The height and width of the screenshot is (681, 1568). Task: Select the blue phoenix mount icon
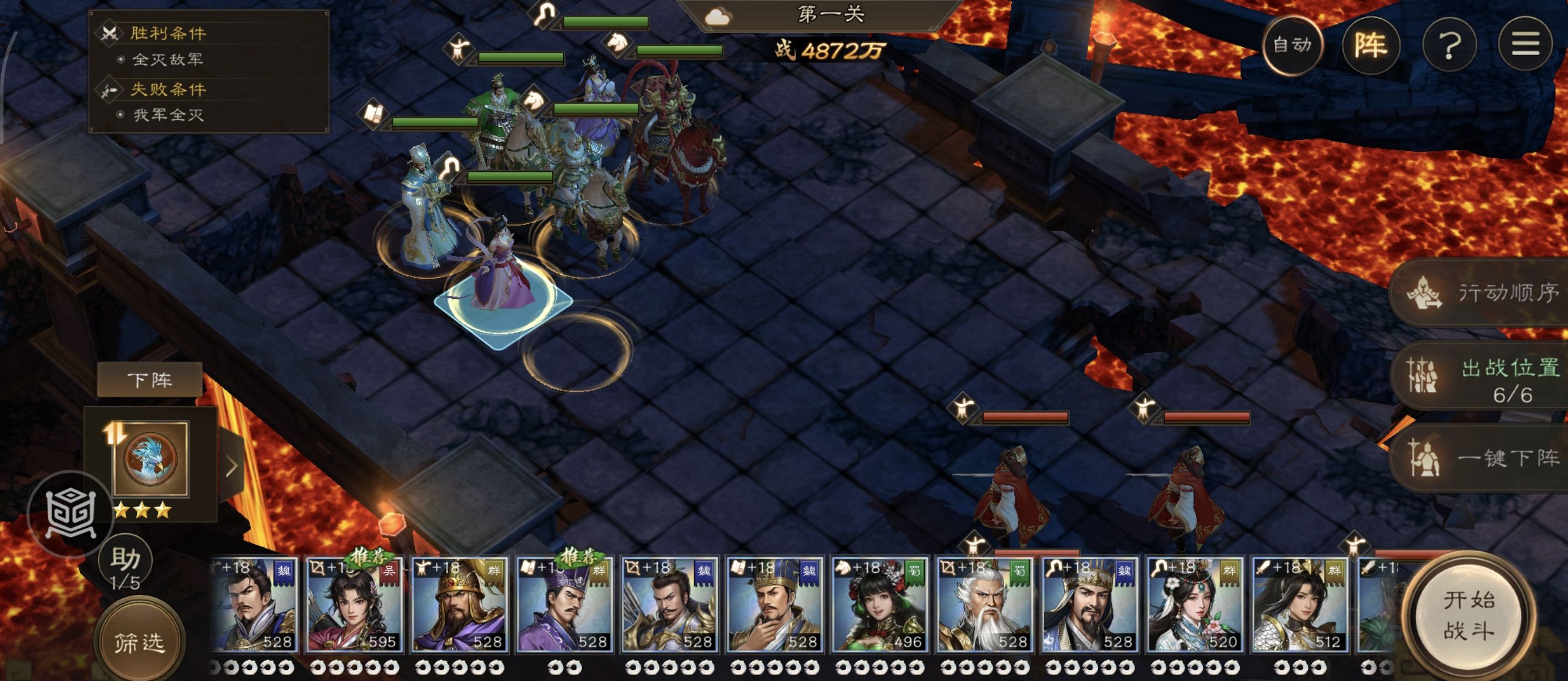click(150, 458)
